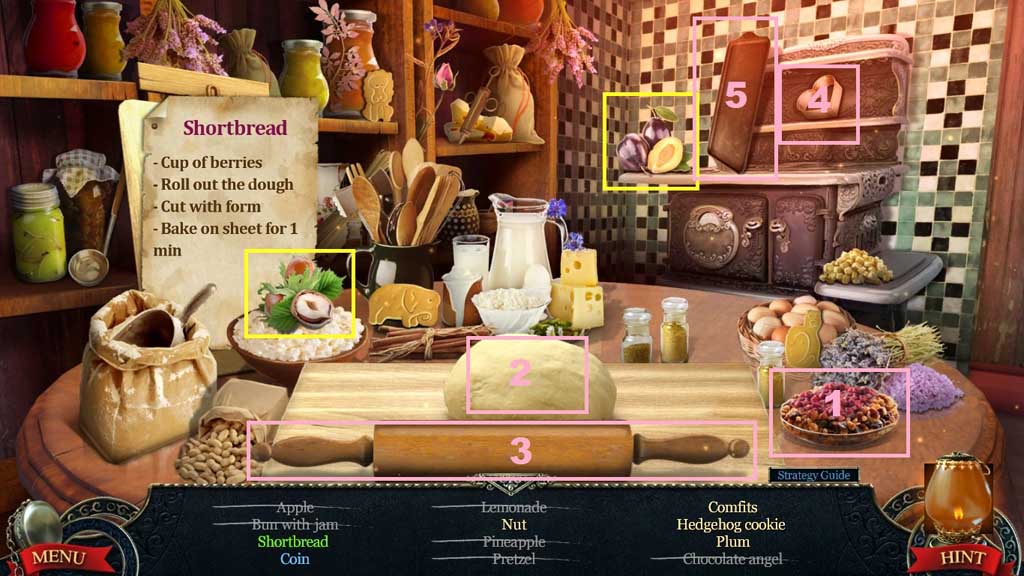Select Nut in the item list
This screenshot has width=1024, height=576.
pos(513,524)
